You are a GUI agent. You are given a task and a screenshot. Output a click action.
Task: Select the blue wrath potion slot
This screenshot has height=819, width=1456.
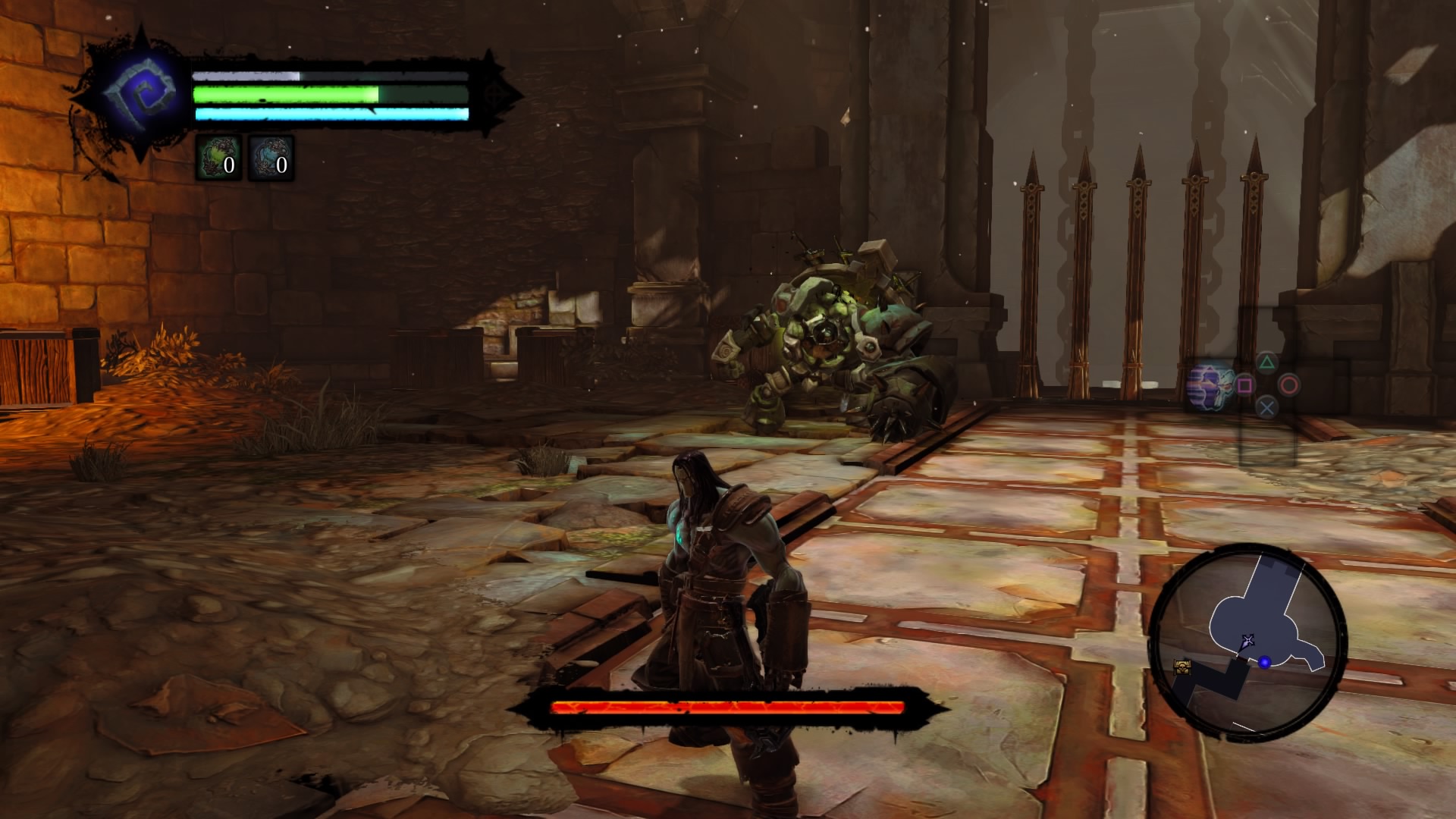point(271,158)
